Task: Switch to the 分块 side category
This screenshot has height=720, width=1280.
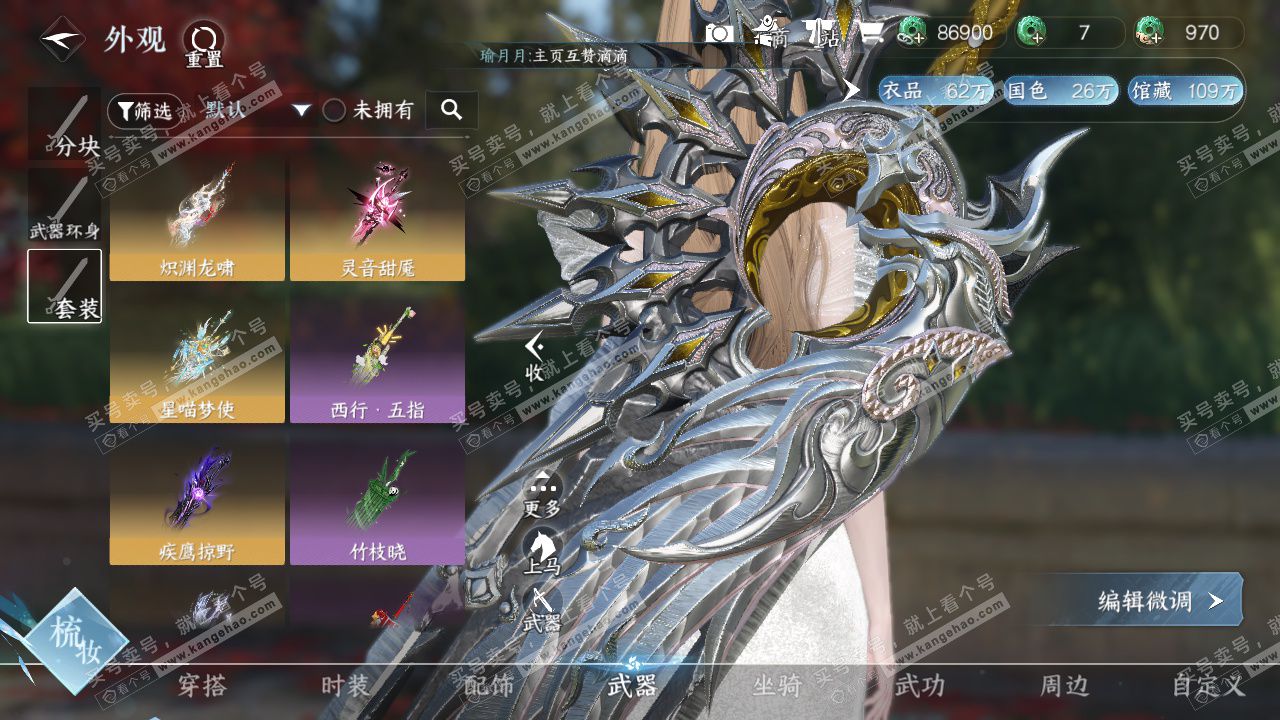Action: [65, 125]
